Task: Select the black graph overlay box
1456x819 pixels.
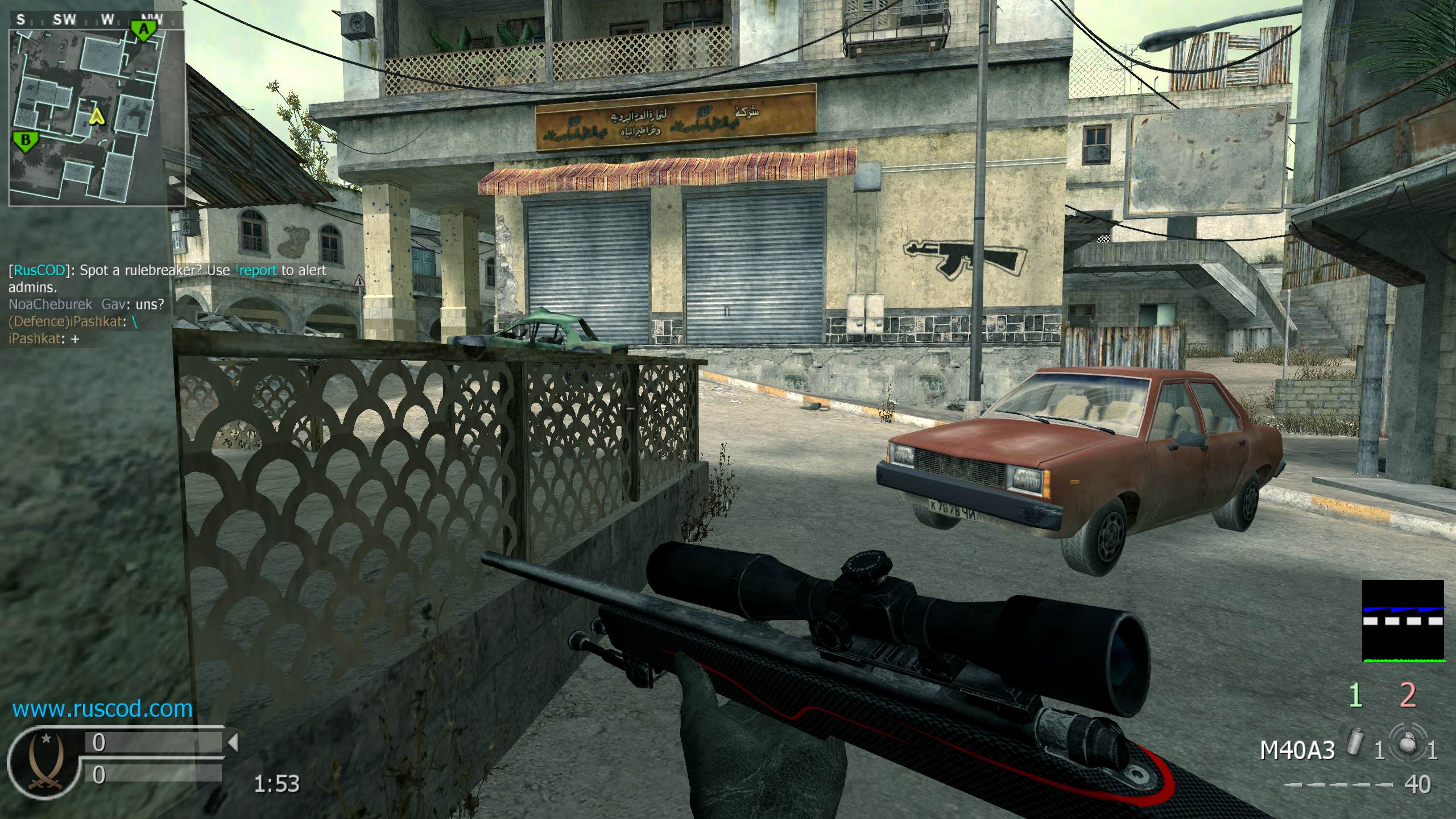Action: (x=1403, y=621)
